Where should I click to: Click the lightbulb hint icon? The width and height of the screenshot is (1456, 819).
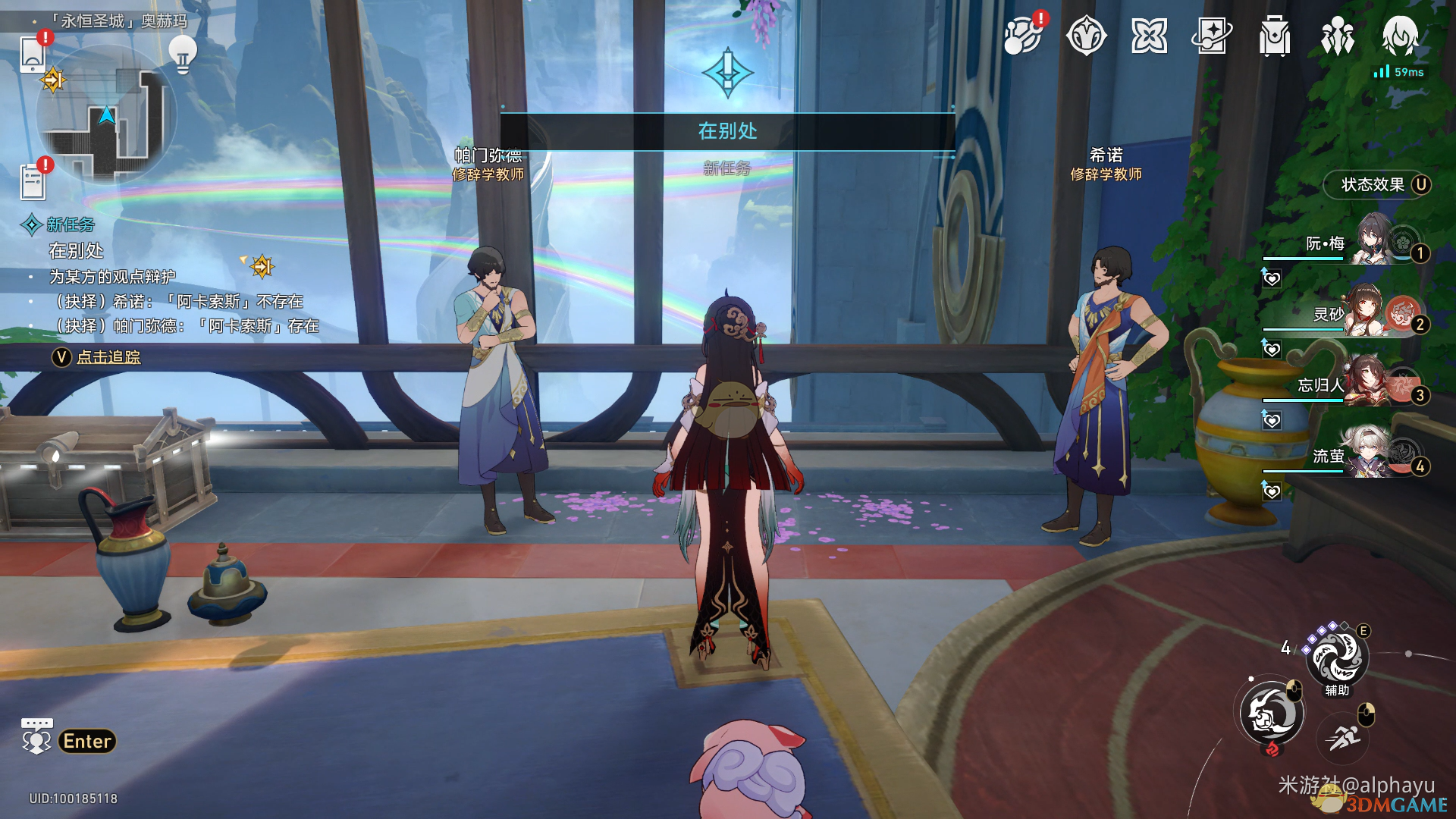click(182, 53)
